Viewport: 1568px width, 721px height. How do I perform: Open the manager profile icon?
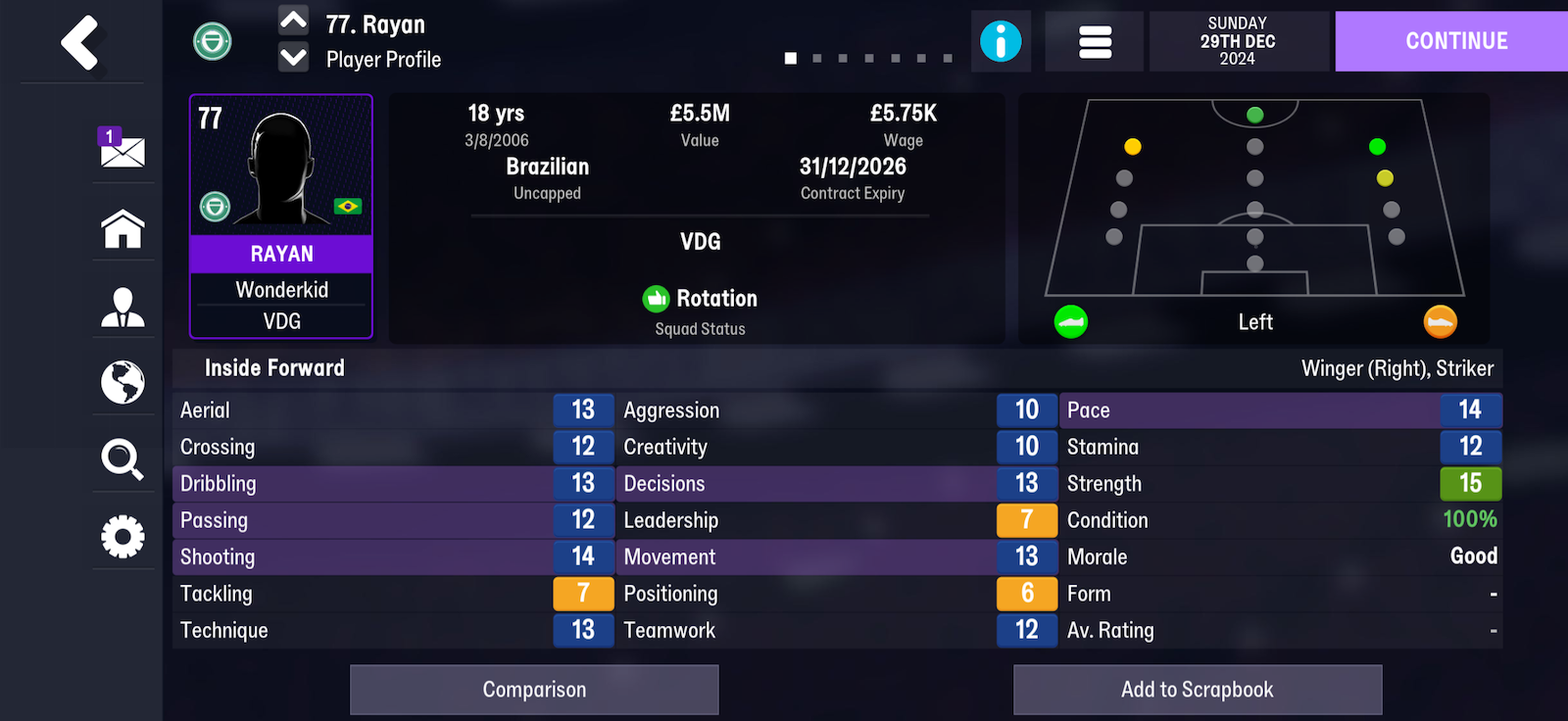click(122, 307)
